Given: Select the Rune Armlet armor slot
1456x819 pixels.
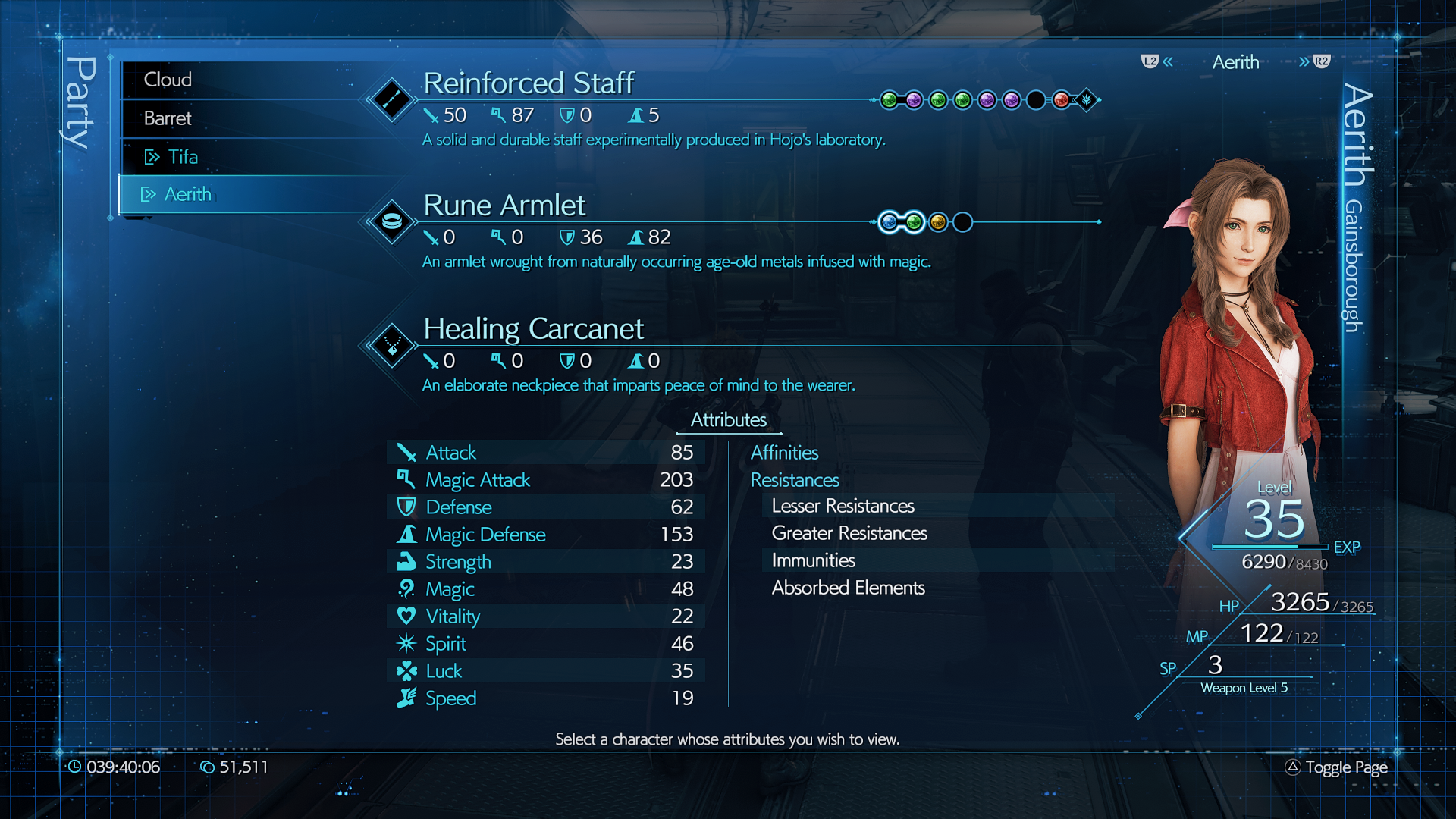Looking at the screenshot, I should (504, 206).
